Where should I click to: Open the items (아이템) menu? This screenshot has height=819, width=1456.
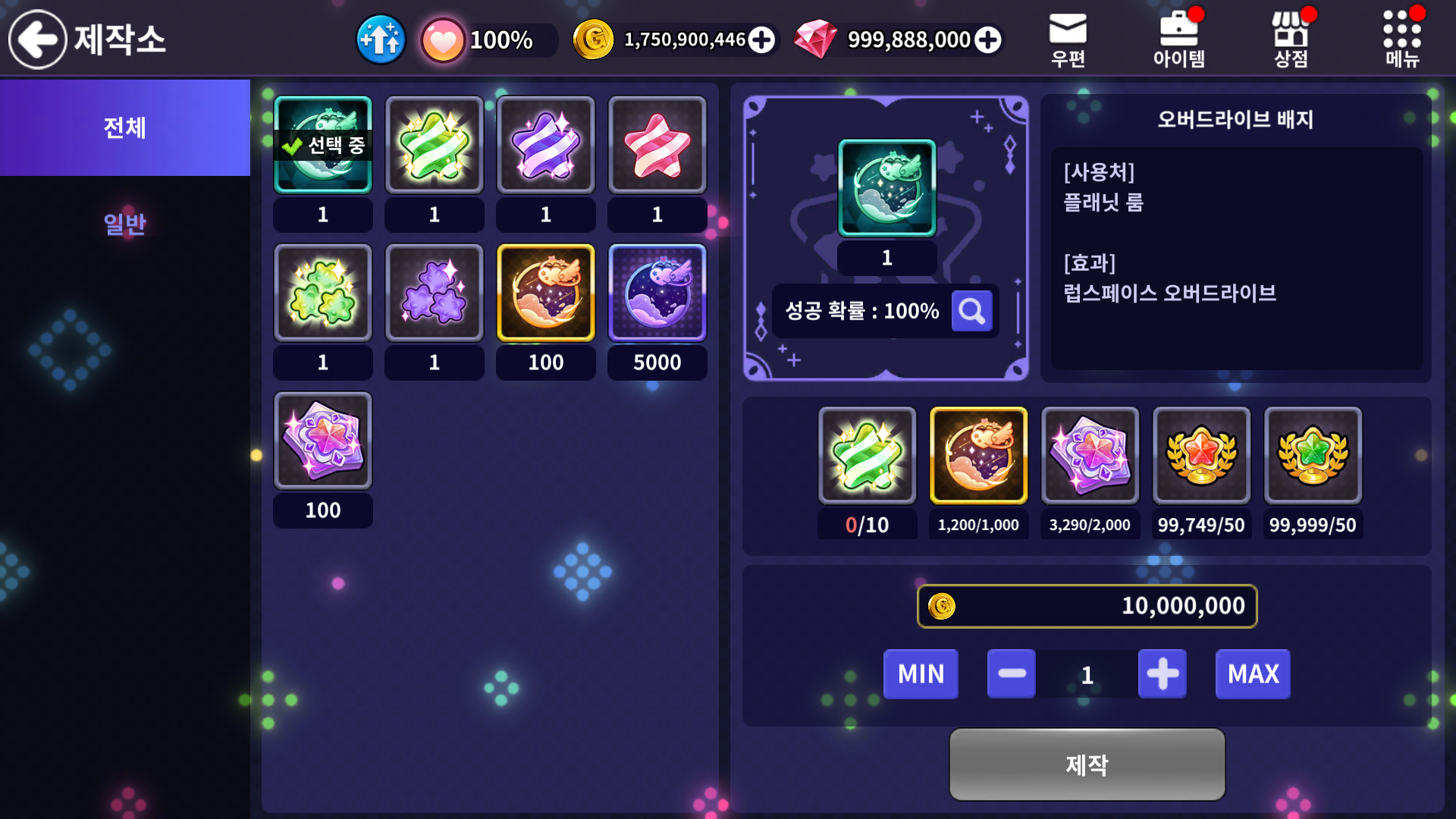click(x=1179, y=39)
